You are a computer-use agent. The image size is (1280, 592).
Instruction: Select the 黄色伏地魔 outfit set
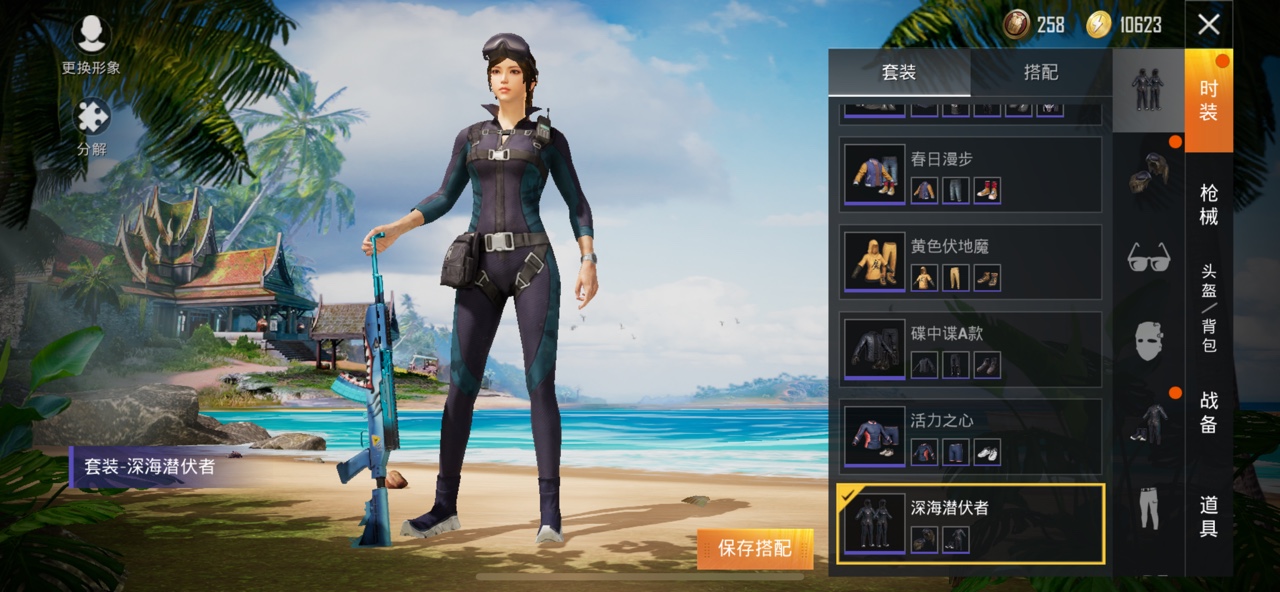(970, 262)
